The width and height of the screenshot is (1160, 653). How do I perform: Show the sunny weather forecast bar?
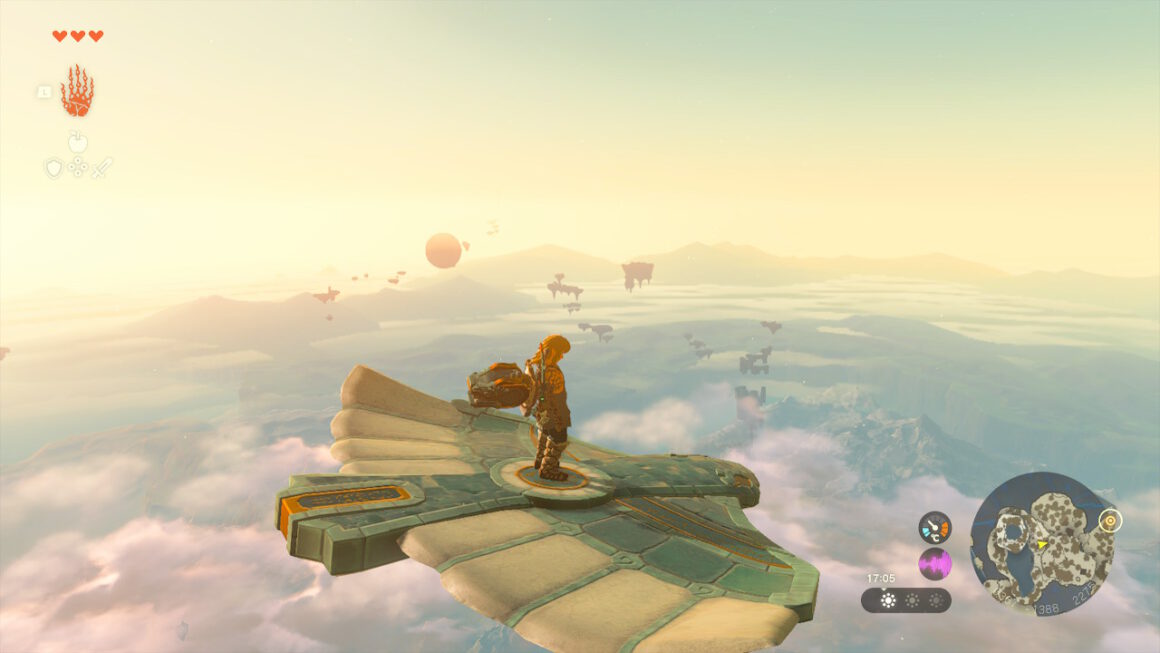[906, 600]
